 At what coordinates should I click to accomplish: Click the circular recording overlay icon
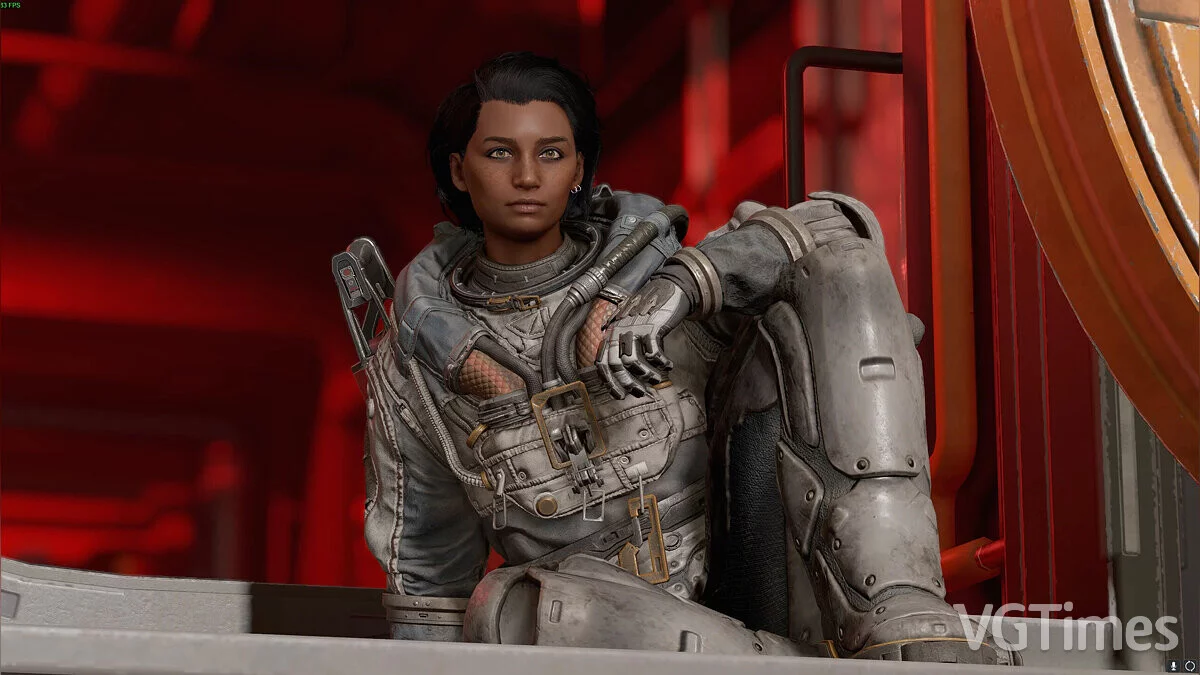[x=1190, y=666]
